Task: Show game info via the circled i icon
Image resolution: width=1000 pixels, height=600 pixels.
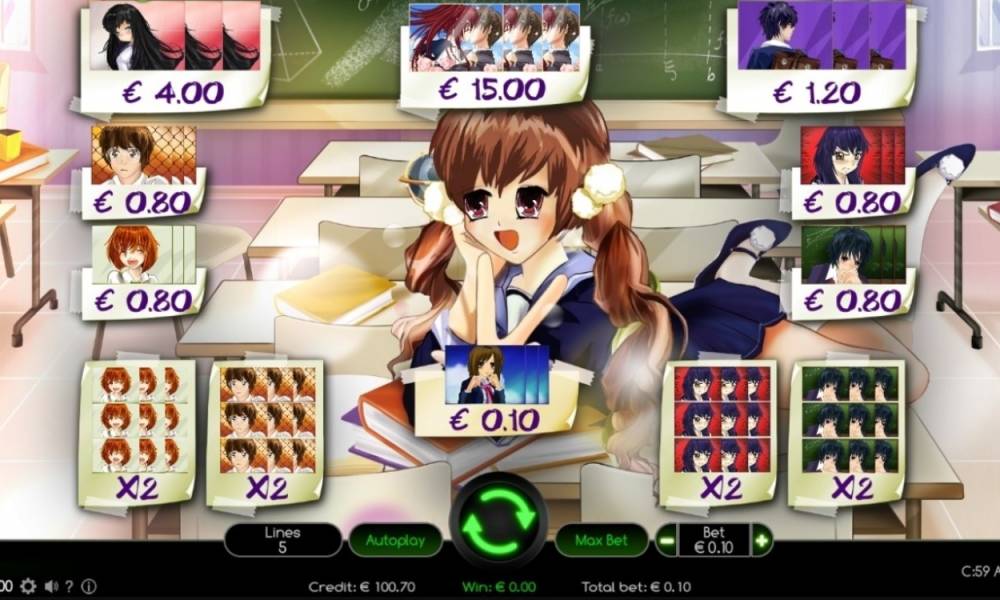Action: 89,586
